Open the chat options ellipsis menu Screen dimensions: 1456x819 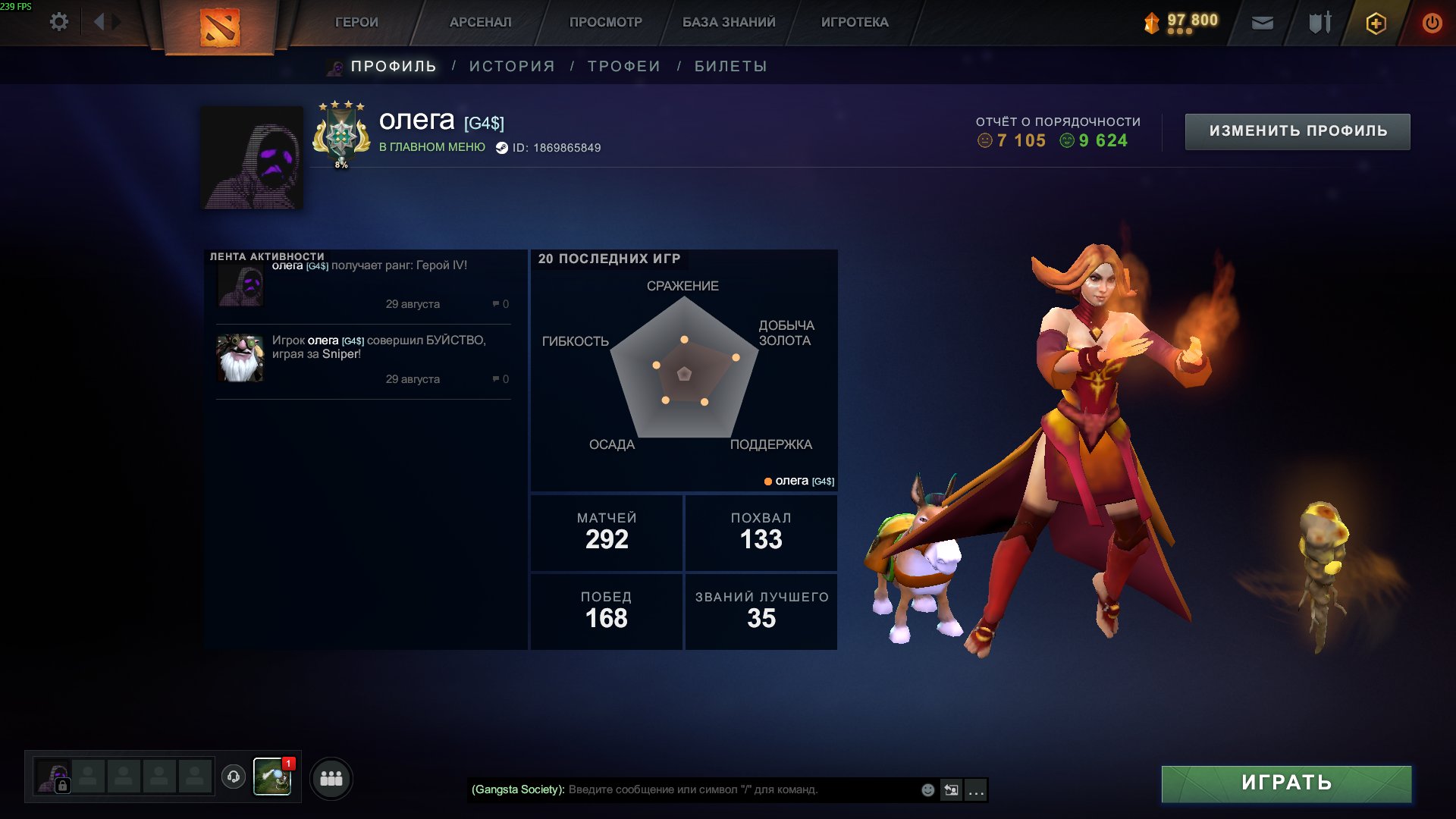pyautogui.click(x=976, y=790)
